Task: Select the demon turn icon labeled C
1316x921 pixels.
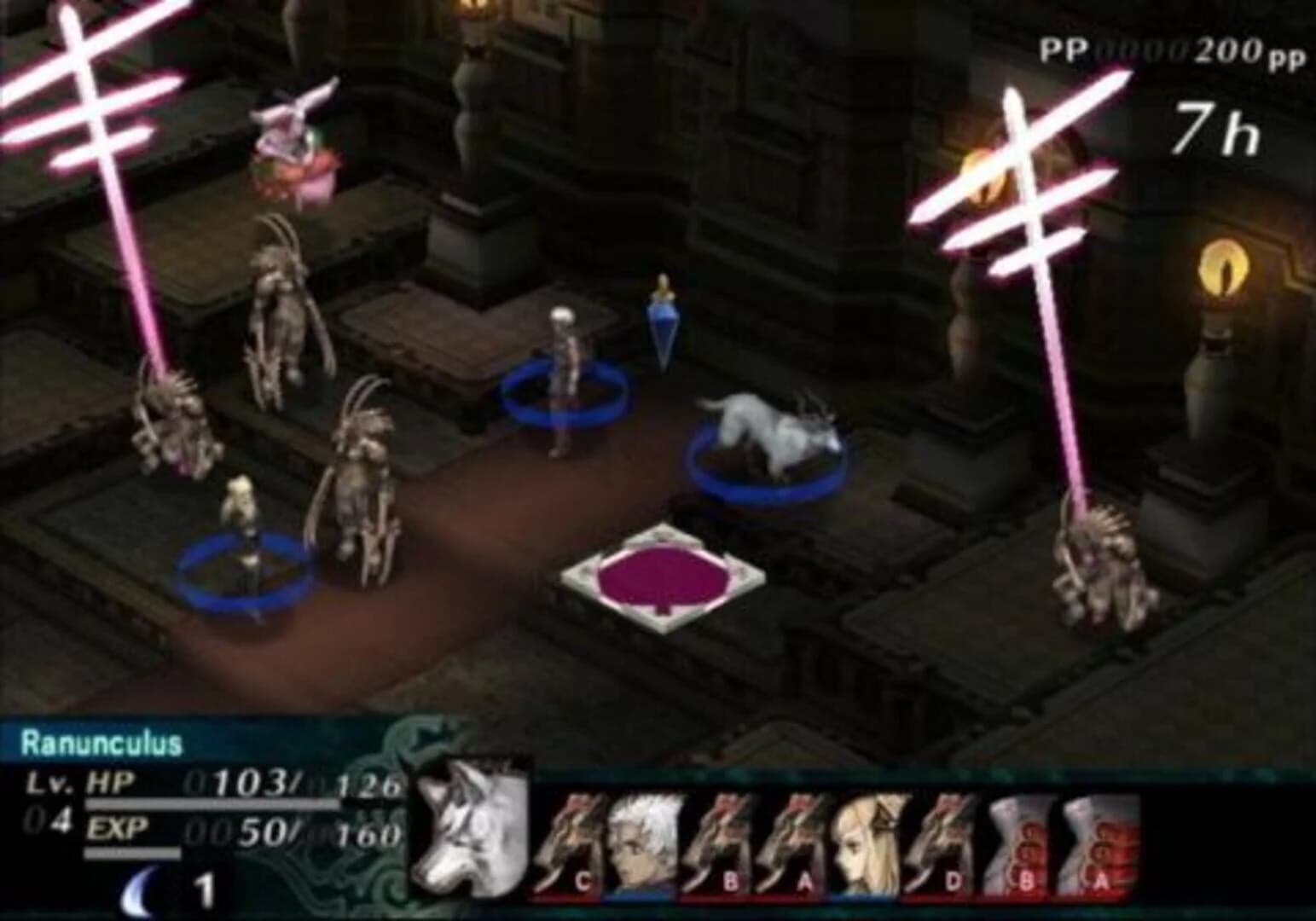Action: [573, 840]
